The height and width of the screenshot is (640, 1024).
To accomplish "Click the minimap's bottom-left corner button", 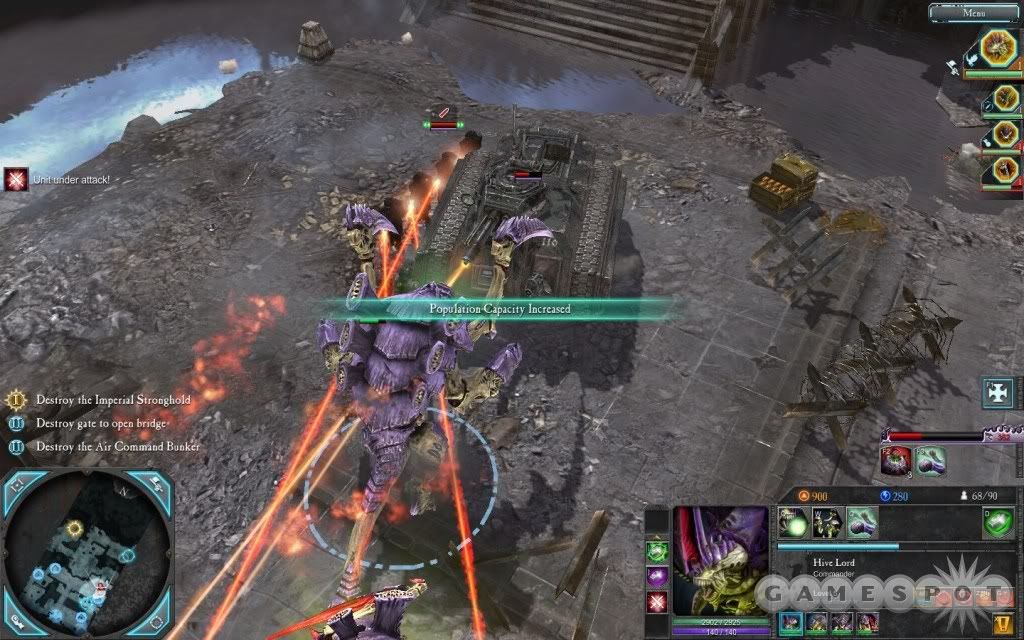I will coord(20,622).
